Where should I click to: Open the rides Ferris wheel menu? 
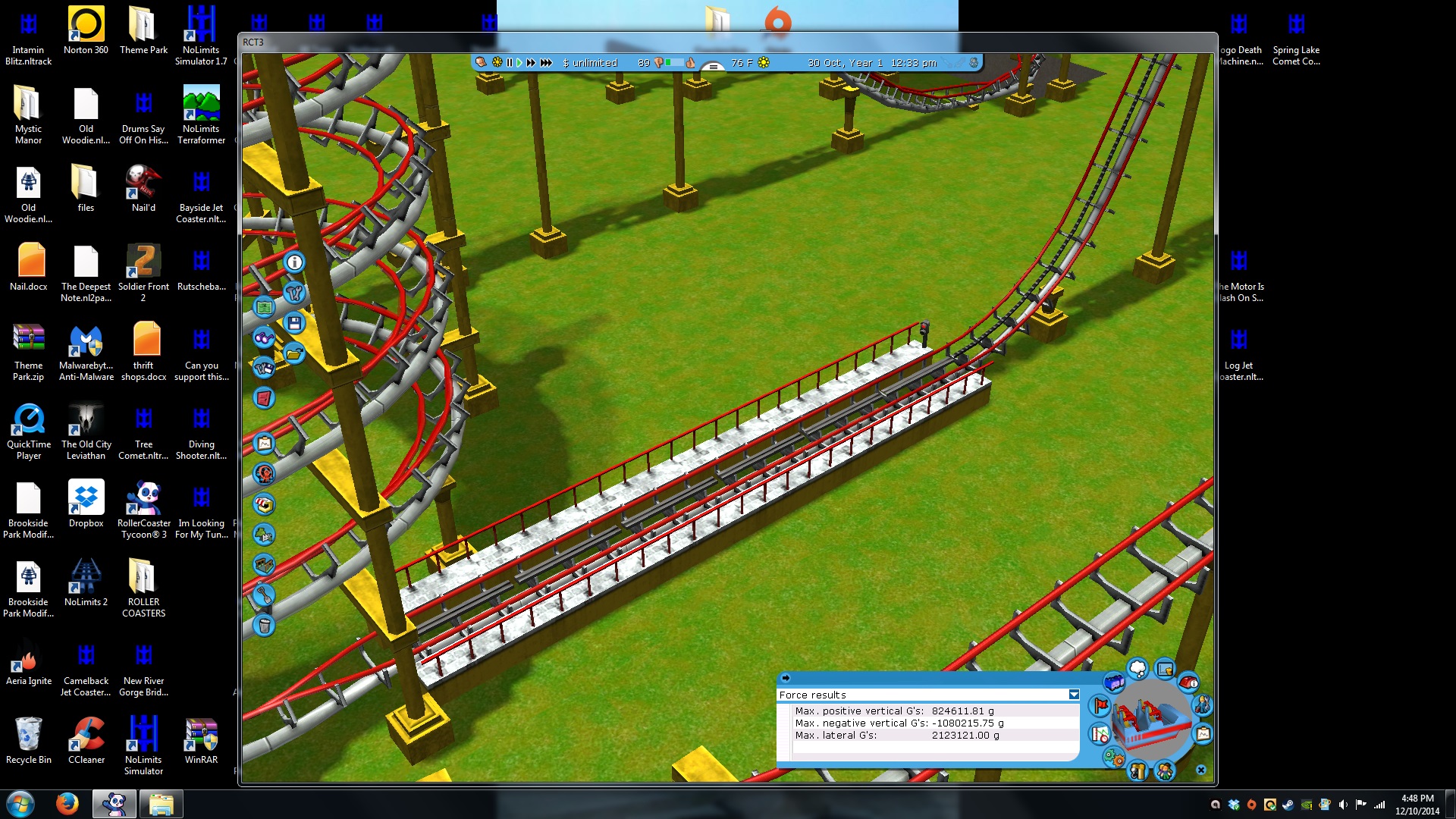point(264,474)
